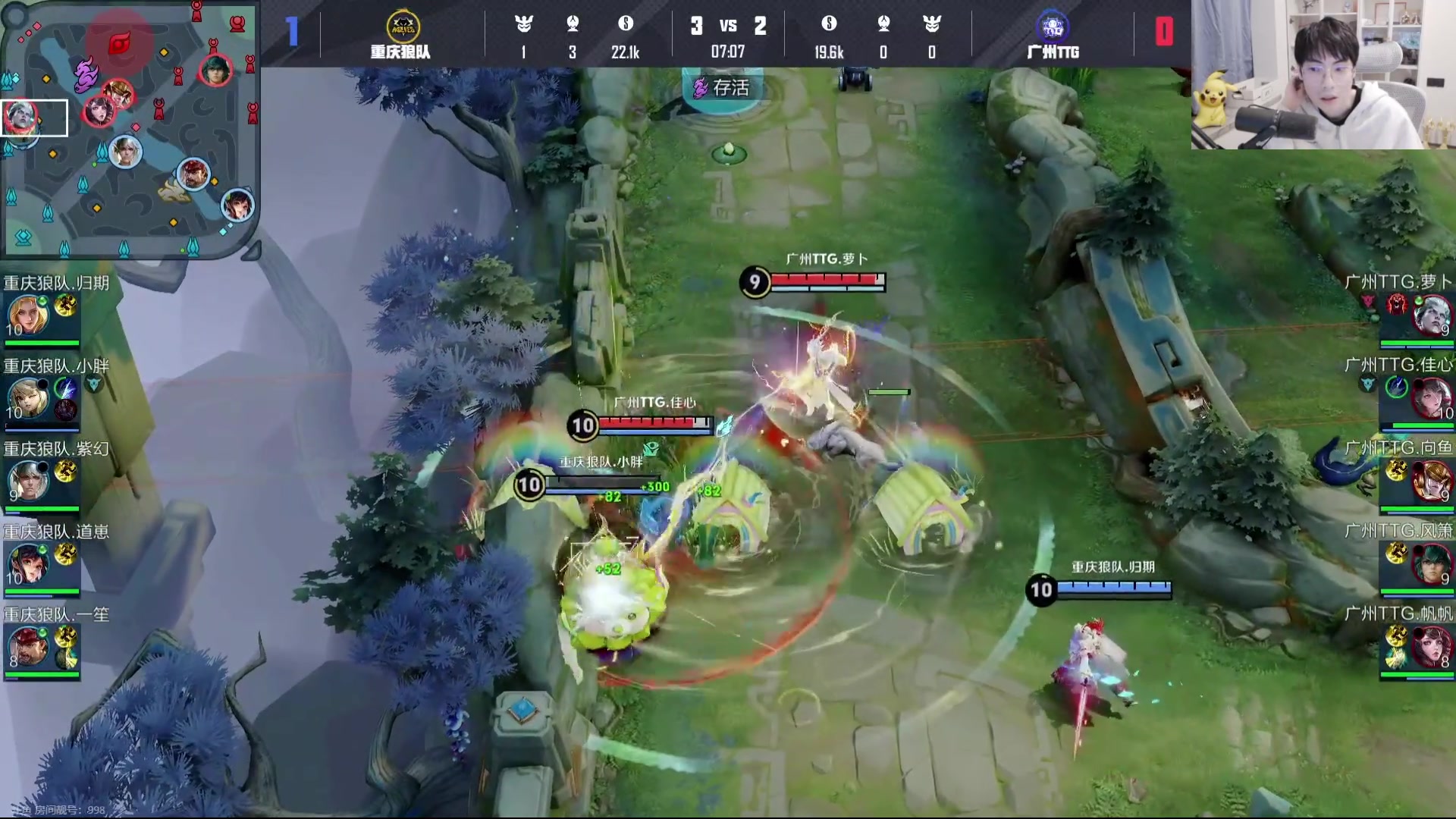1456x819 pixels.
Task: Select 重庆狼队.归期 player portrait
Action: [28, 315]
